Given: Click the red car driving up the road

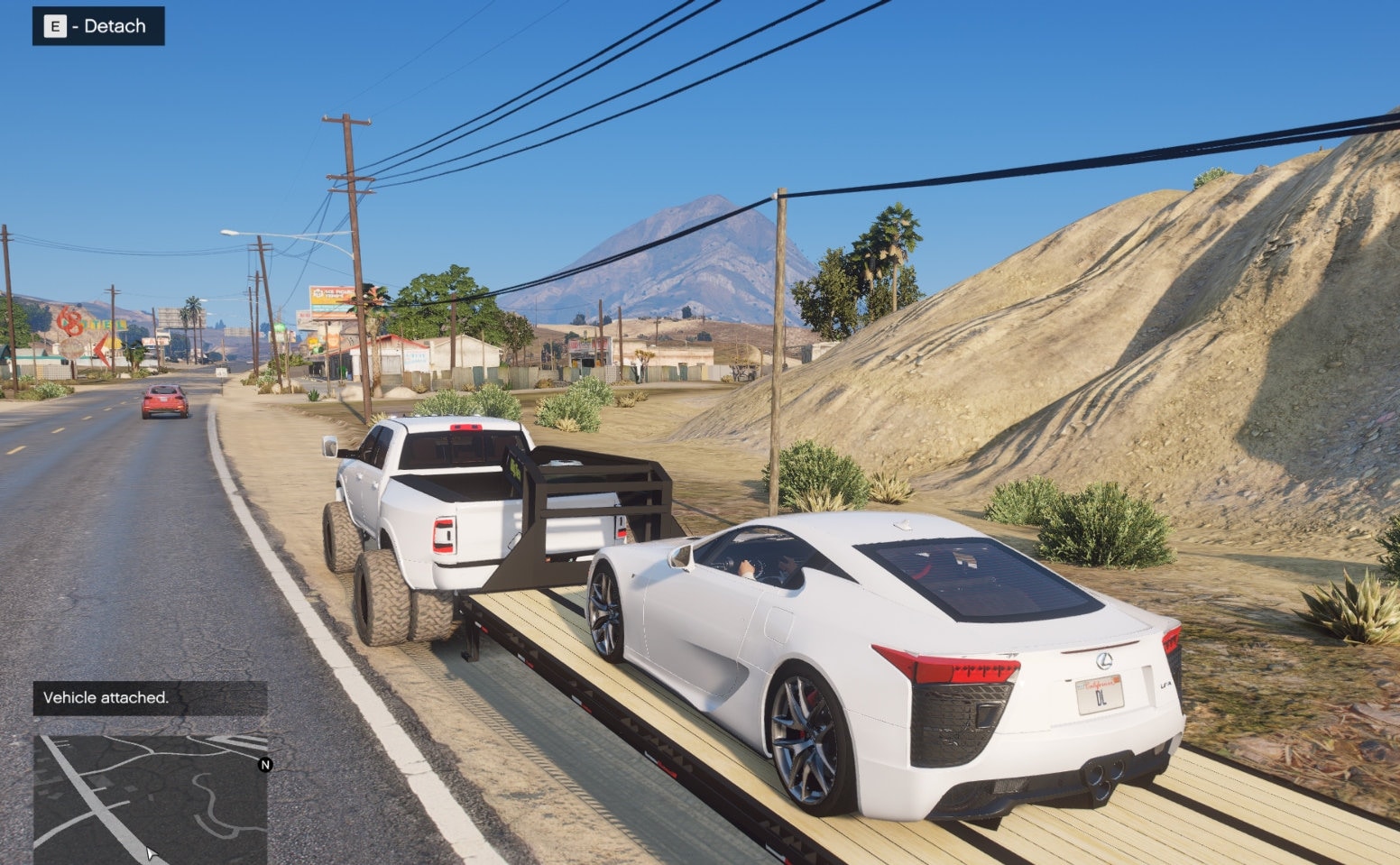Looking at the screenshot, I should pos(165,401).
